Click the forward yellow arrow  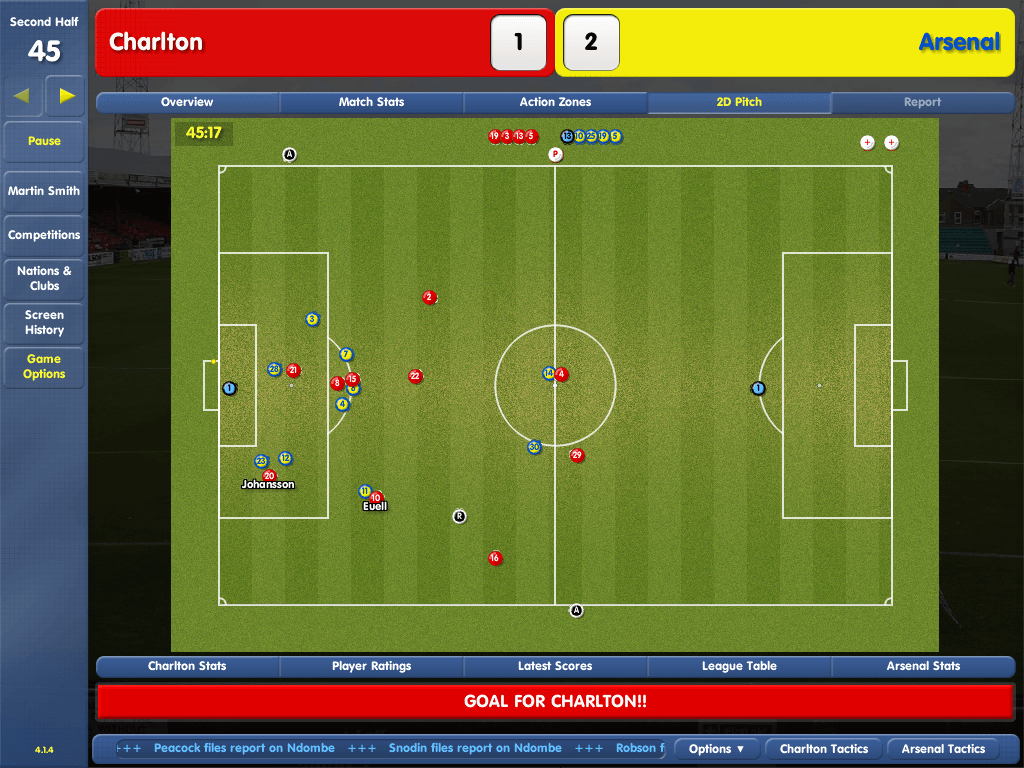pos(67,96)
